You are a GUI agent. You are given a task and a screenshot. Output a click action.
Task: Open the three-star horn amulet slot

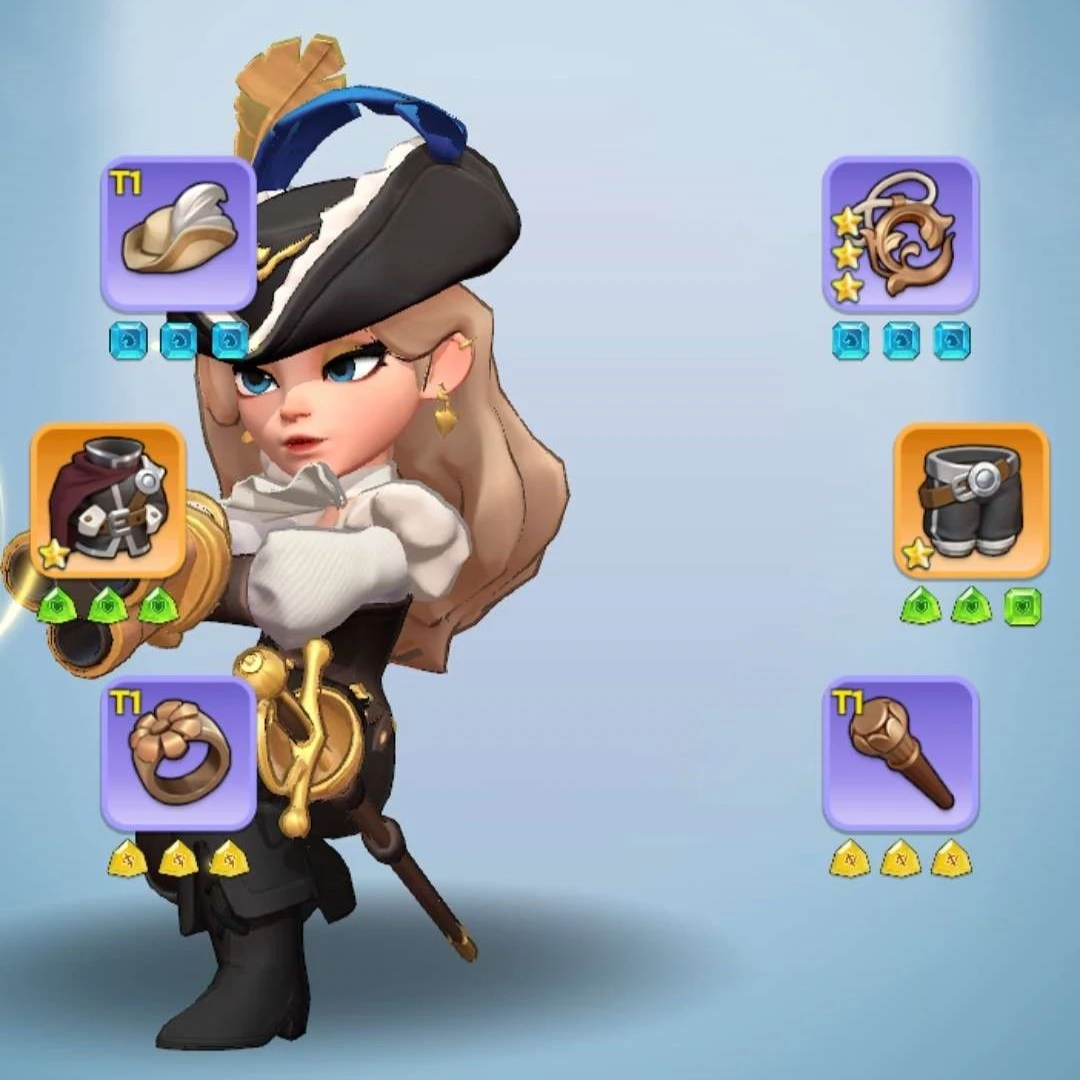(900, 233)
